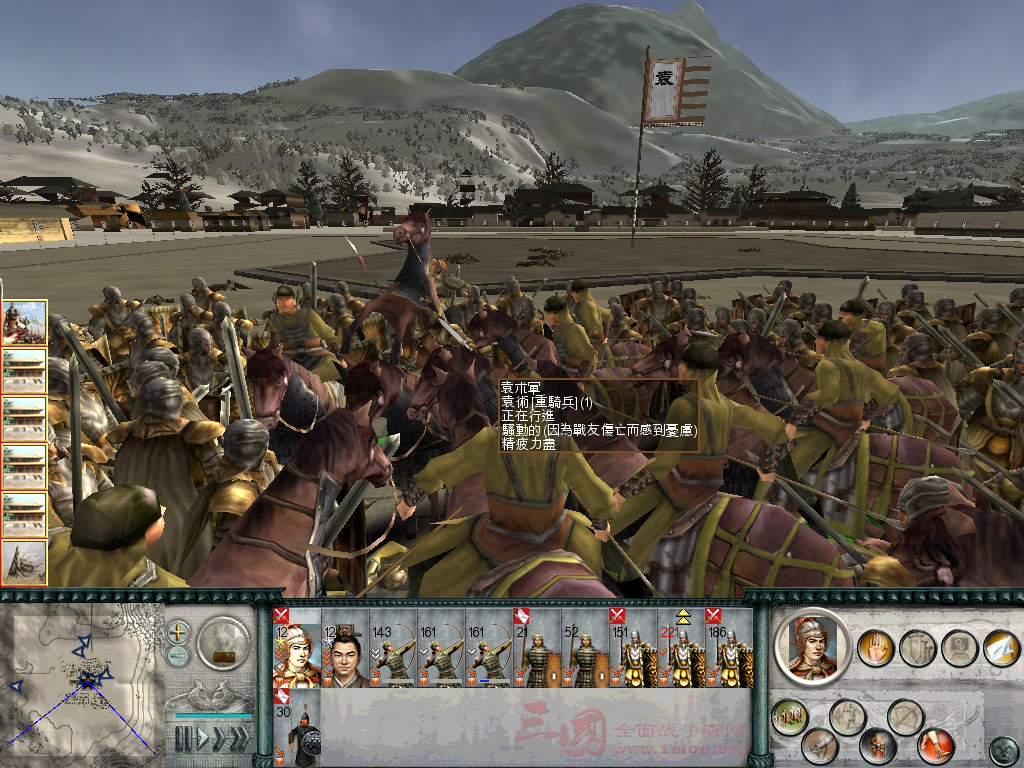This screenshot has width=1024, height=768.
Task: Open the group formations button showing soldiers
Action: tap(790, 717)
